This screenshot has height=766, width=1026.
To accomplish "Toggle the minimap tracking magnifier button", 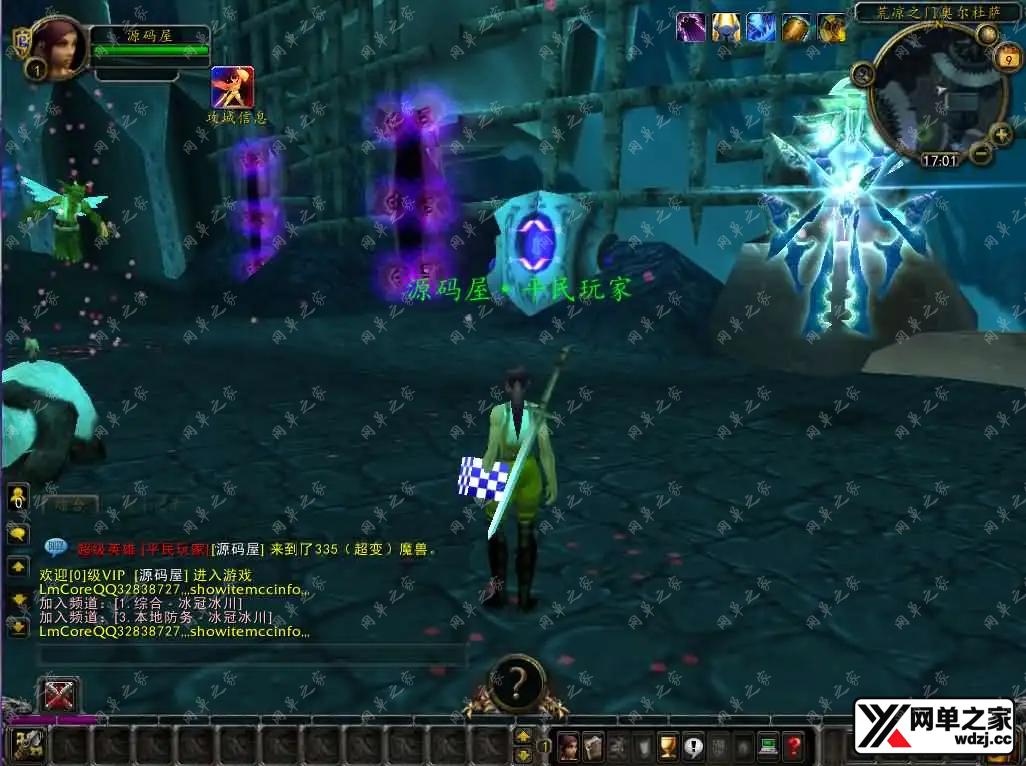I will (x=862, y=72).
